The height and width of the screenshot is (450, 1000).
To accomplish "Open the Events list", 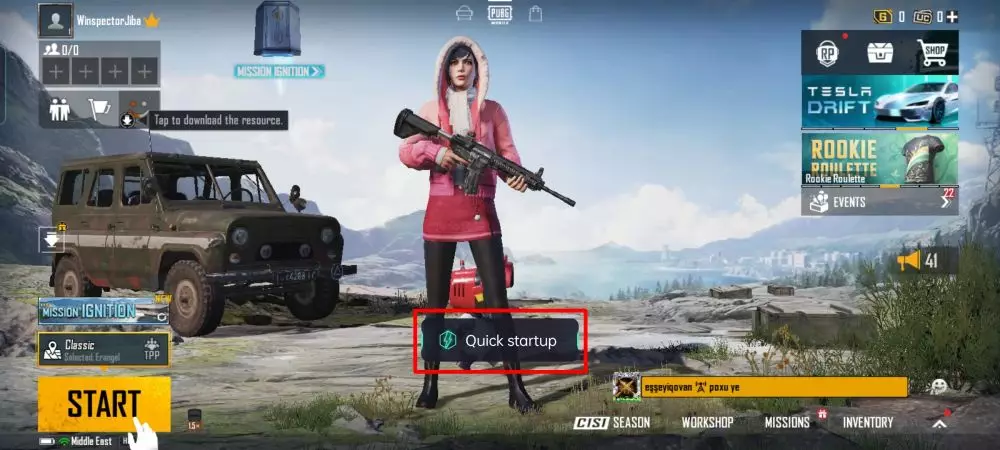I will coord(880,202).
